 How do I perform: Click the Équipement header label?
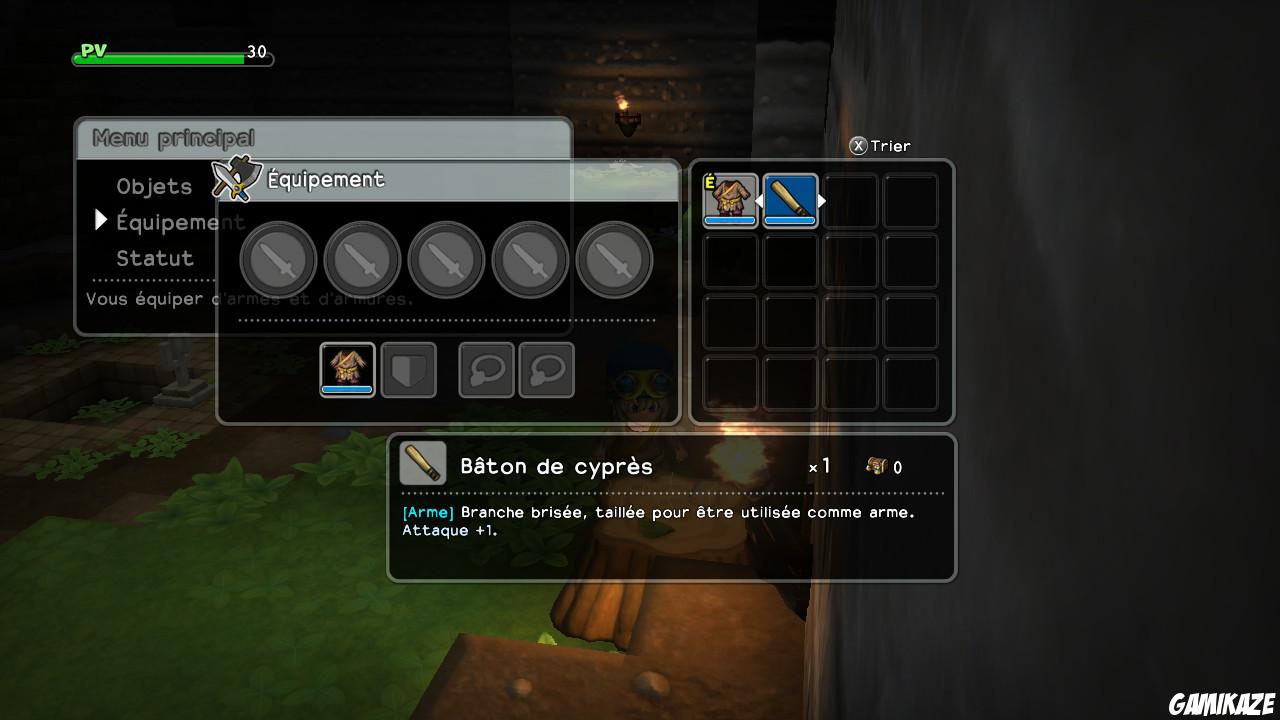pyautogui.click(x=327, y=179)
